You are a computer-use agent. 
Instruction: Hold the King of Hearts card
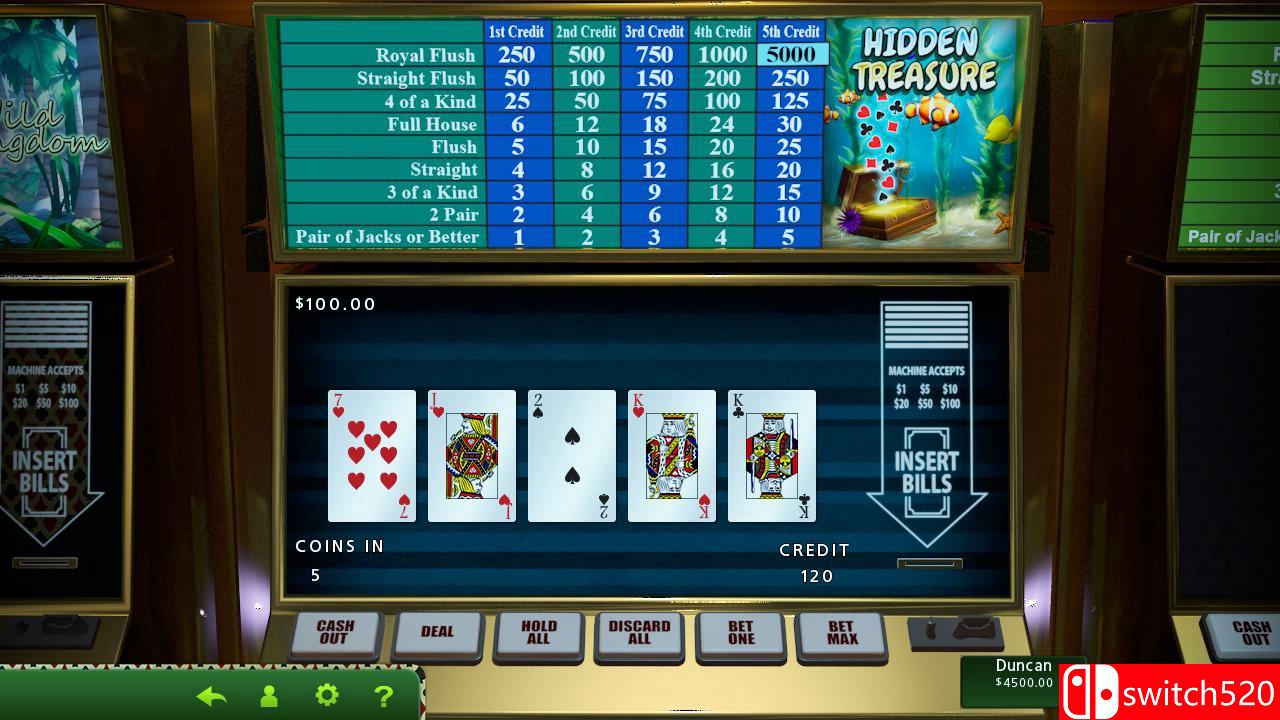(x=671, y=455)
